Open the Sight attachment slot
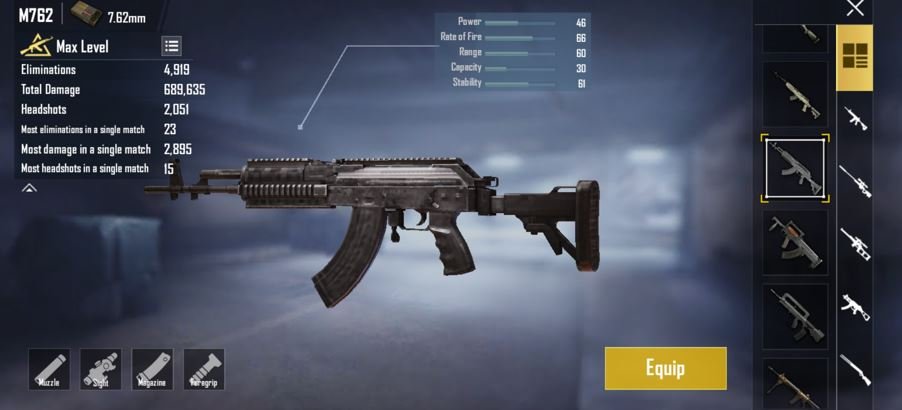The image size is (902, 410). click(x=101, y=369)
